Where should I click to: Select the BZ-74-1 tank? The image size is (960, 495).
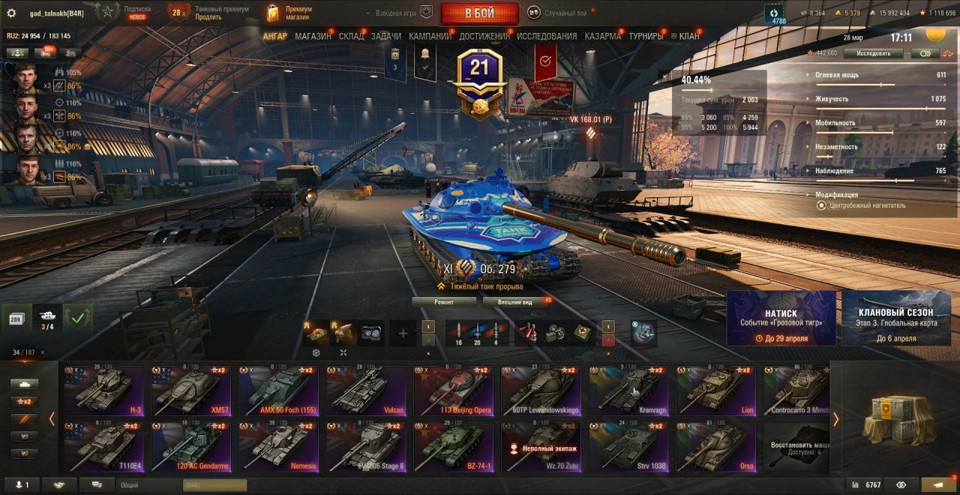pos(454,446)
